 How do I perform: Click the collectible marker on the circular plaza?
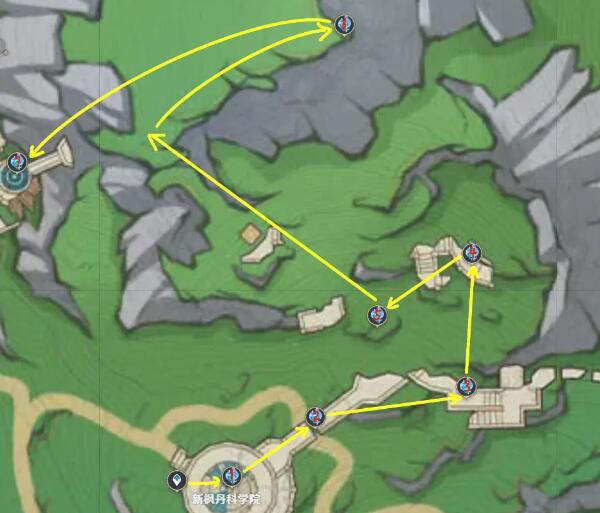click(x=232, y=475)
